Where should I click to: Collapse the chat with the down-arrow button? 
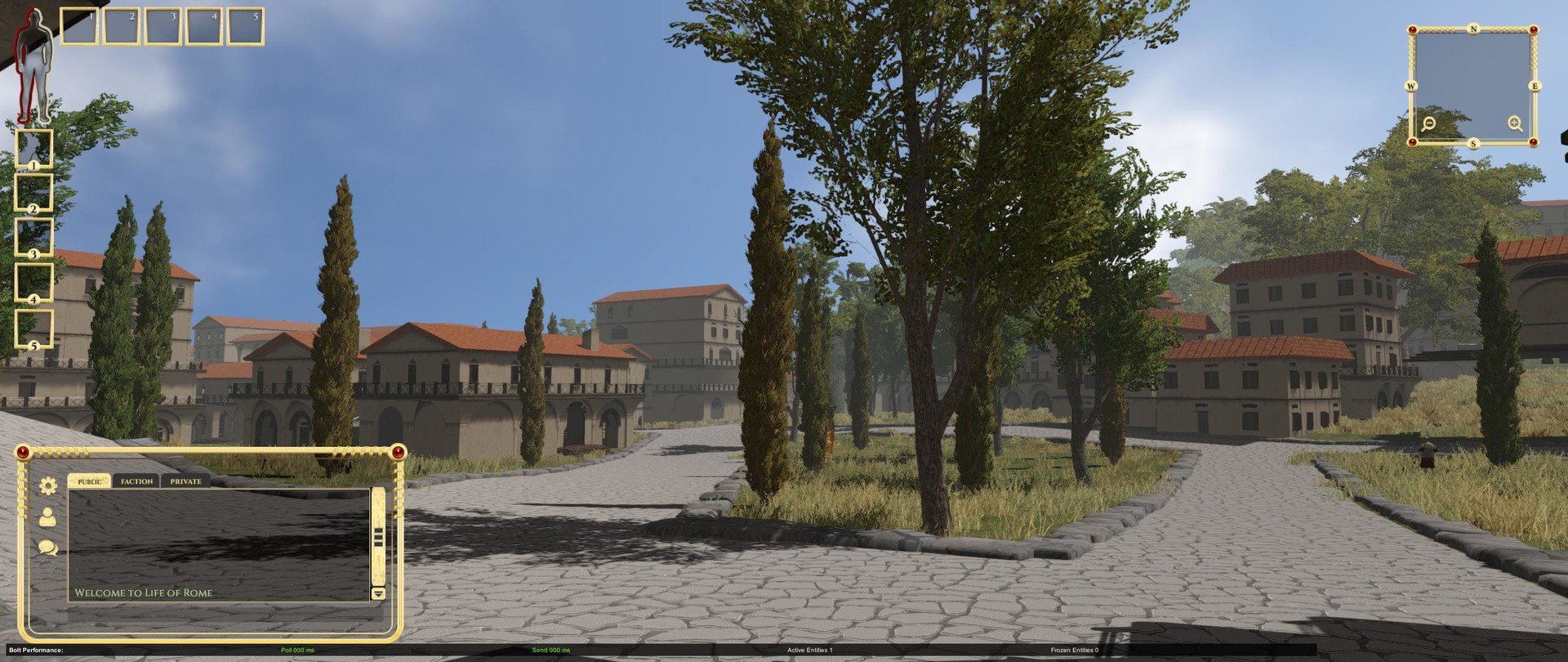pyautogui.click(x=377, y=592)
